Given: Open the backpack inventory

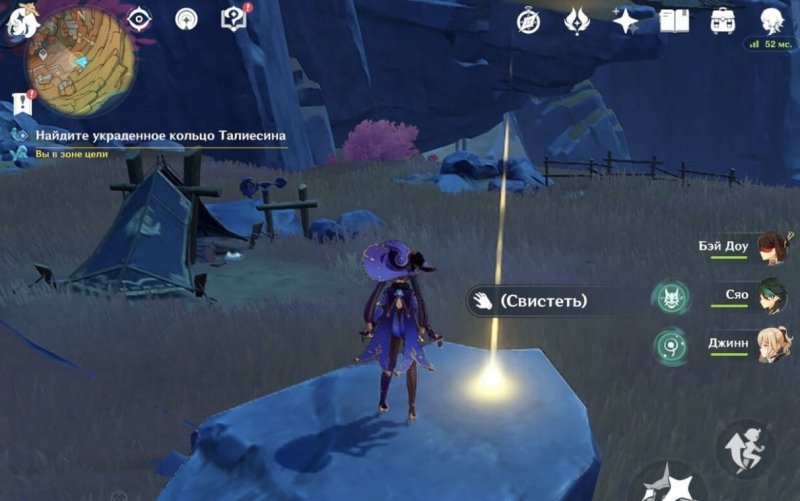Looking at the screenshot, I should (x=723, y=20).
